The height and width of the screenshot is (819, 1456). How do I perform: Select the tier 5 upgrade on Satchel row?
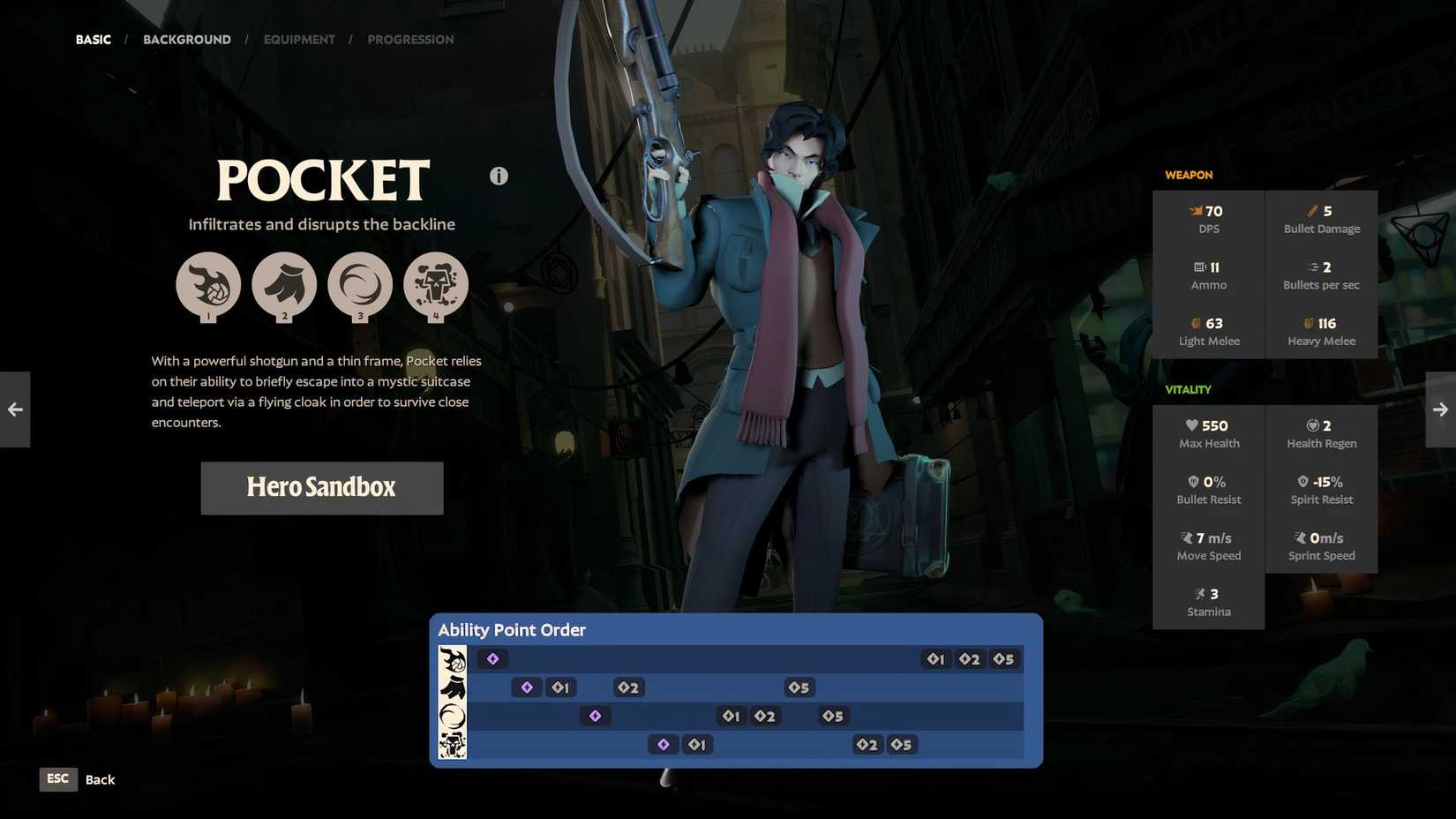pyautogui.click(x=830, y=716)
